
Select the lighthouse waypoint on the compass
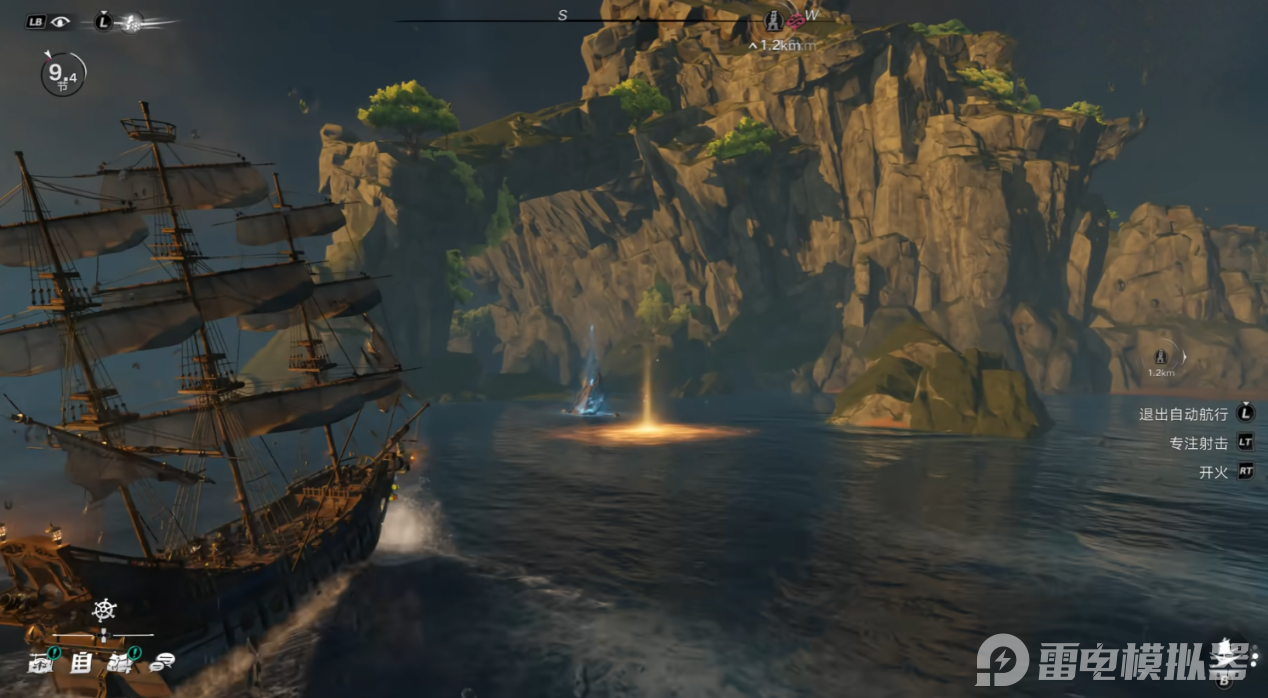(x=773, y=21)
